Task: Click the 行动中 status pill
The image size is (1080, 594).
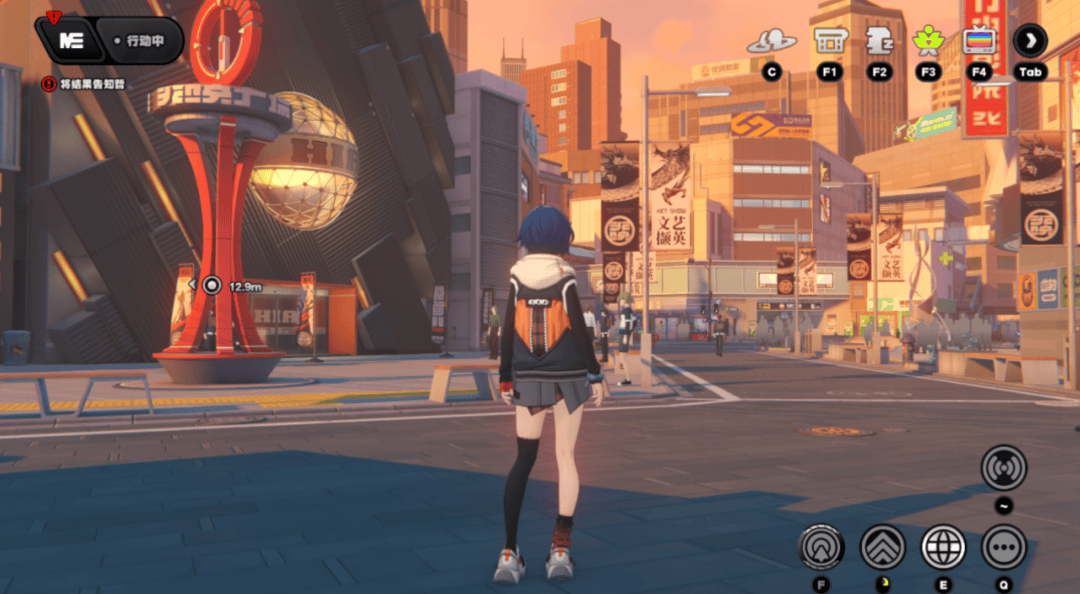Action: (x=146, y=41)
